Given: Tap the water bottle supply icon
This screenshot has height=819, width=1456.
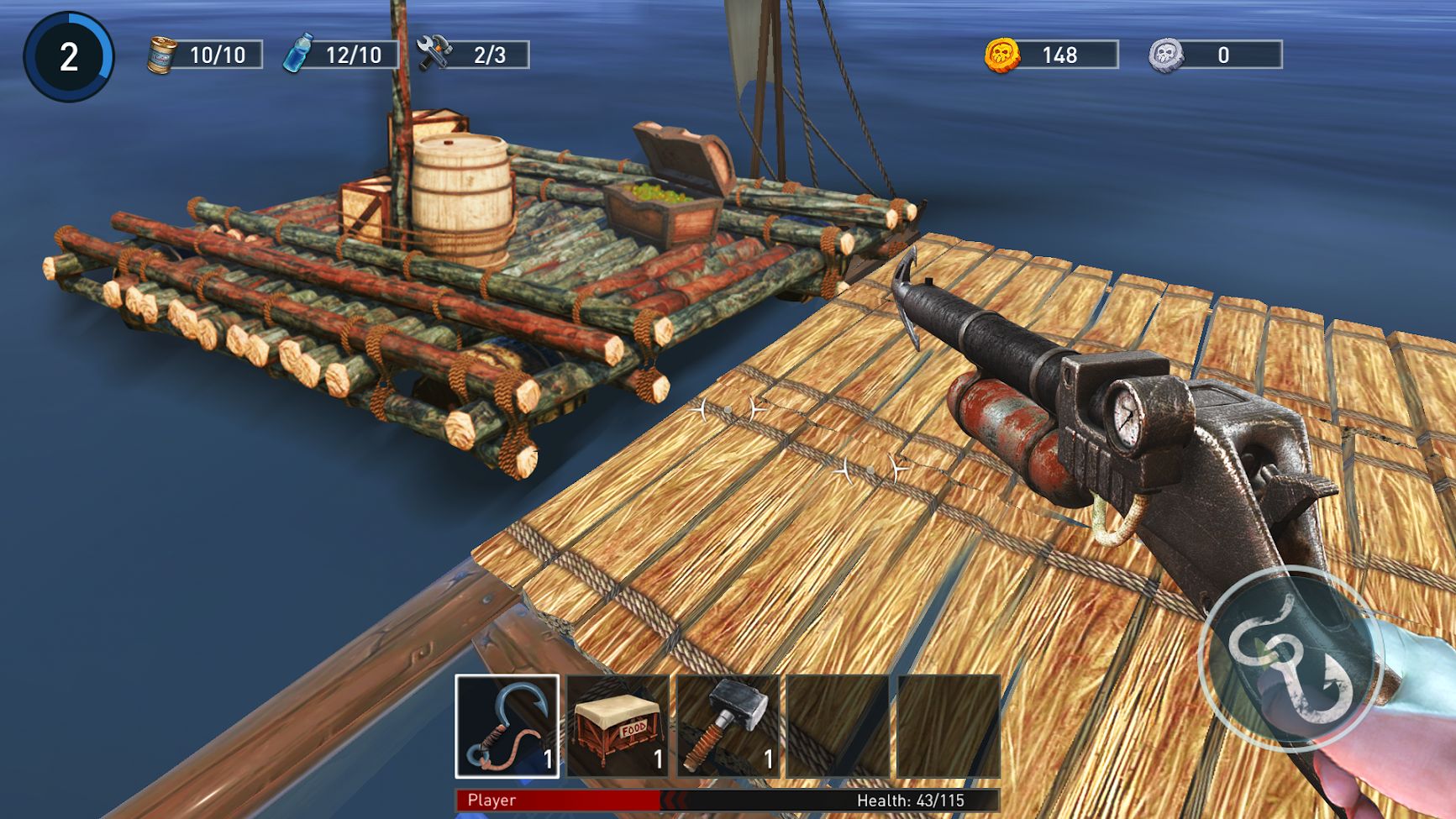Looking at the screenshot, I should click(298, 54).
